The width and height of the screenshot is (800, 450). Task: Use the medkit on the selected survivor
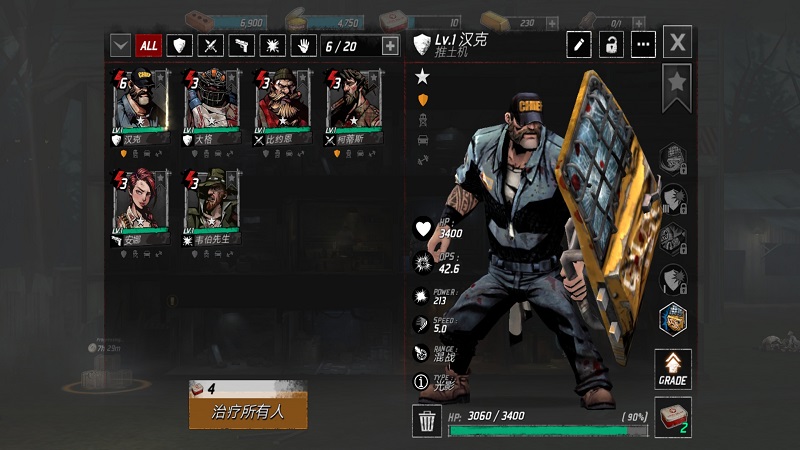[673, 417]
